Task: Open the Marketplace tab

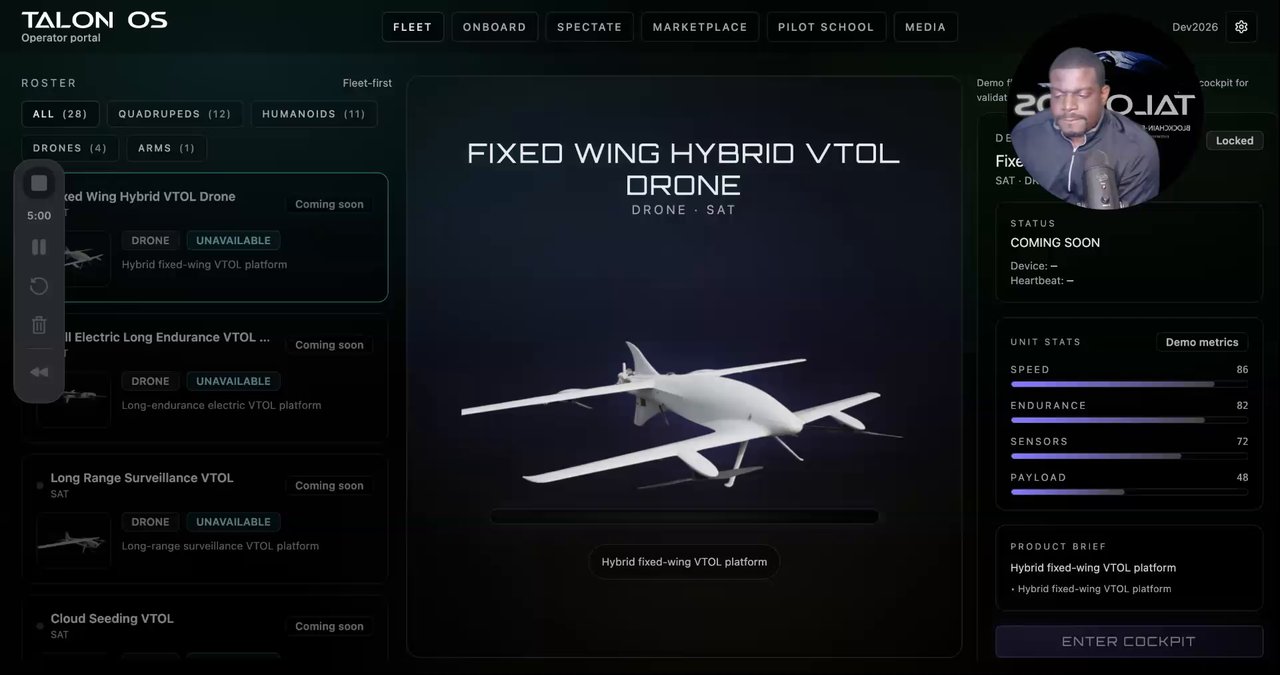Action: pos(700,27)
